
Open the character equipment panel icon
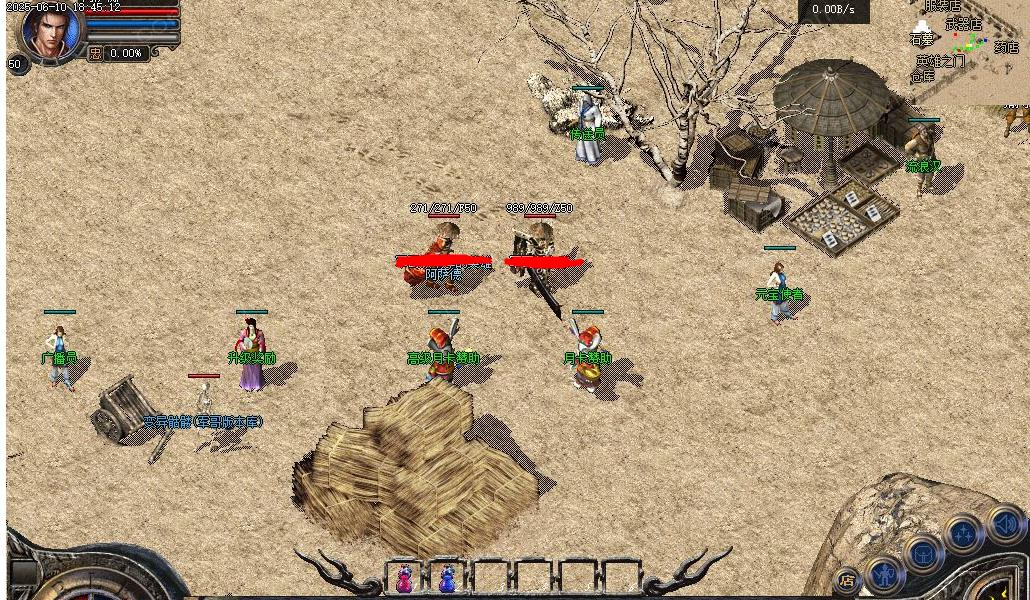point(884,573)
